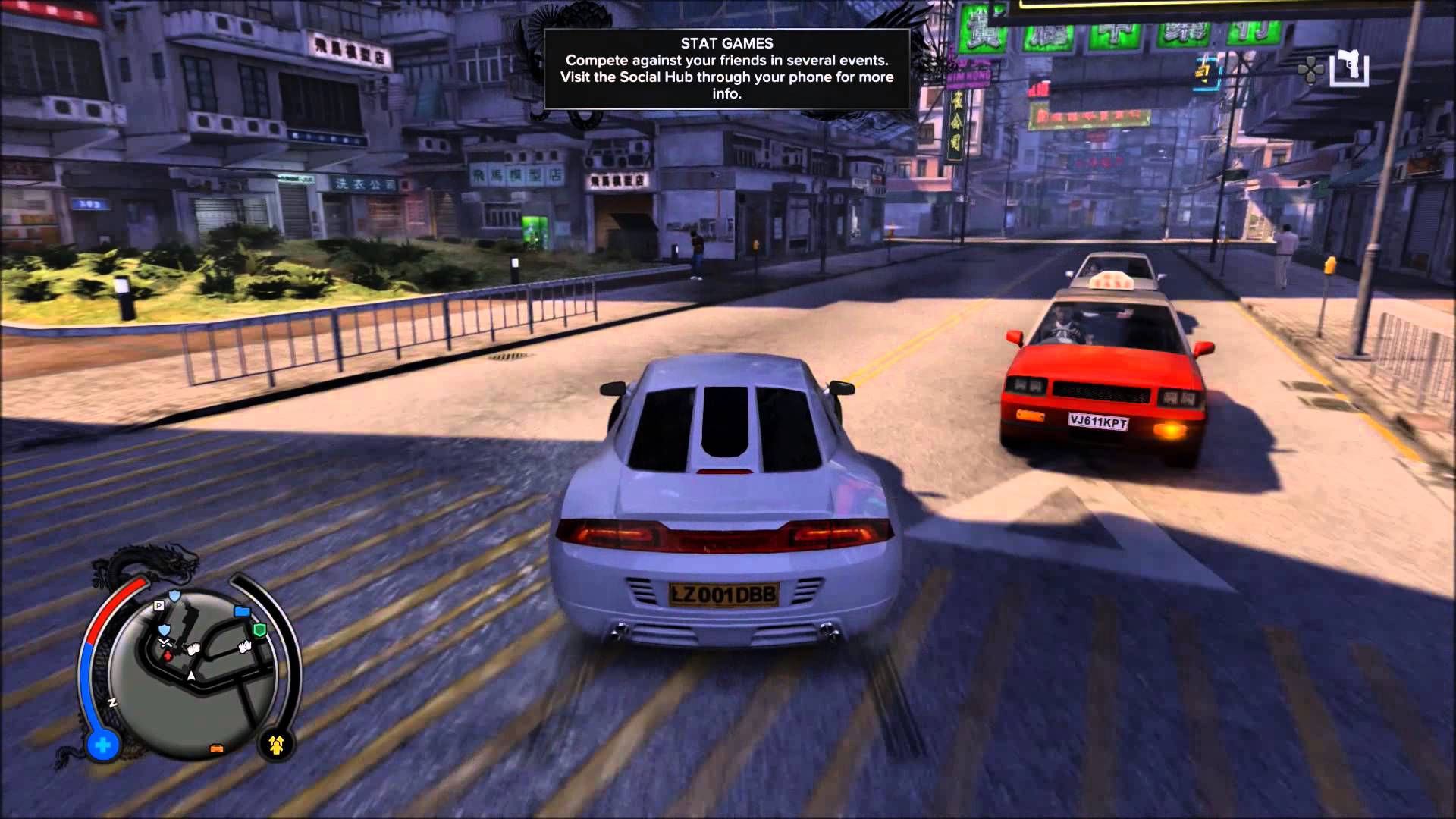The height and width of the screenshot is (819, 1456).
Task: Click the blue health cross icon
Action: click(102, 746)
